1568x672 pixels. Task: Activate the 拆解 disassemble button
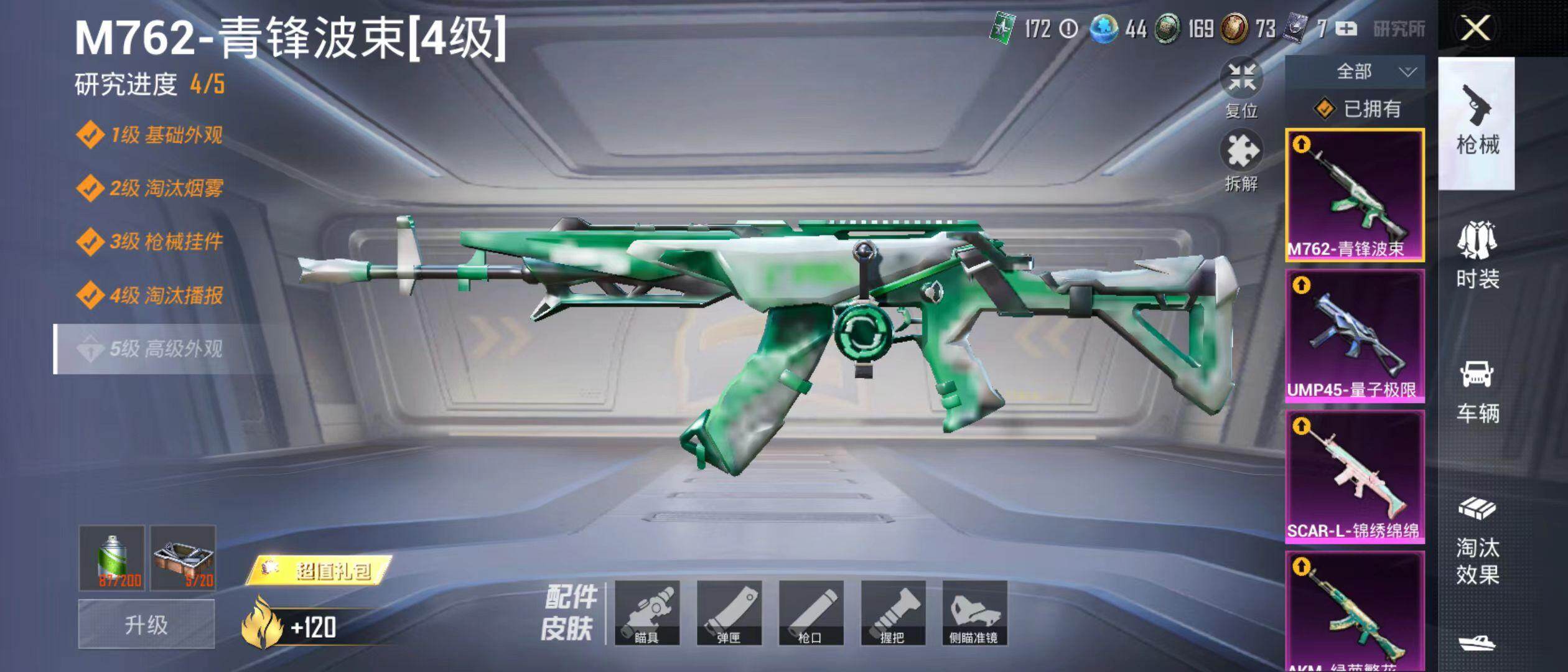1241,161
